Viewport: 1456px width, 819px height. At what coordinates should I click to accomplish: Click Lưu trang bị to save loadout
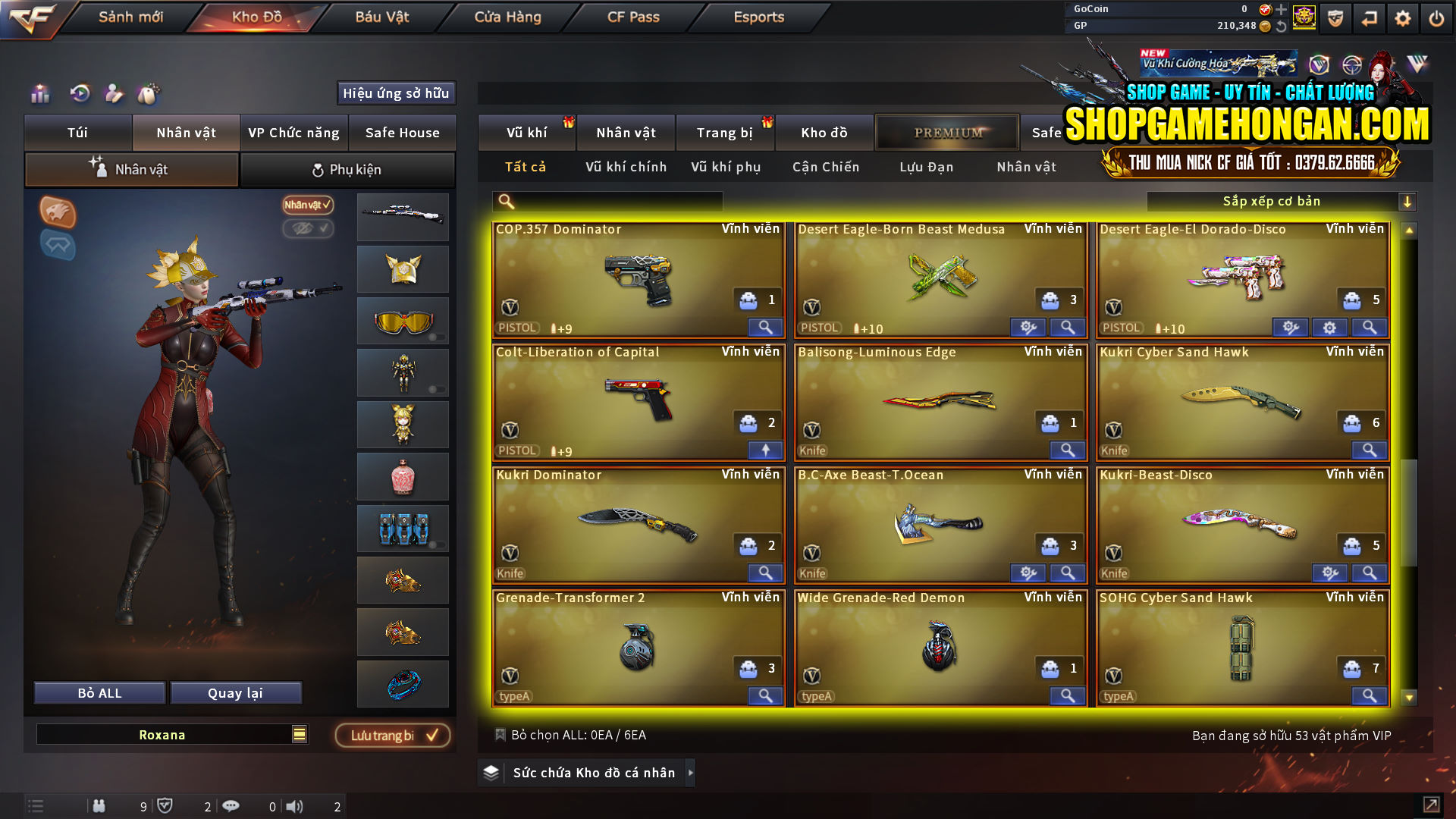392,735
